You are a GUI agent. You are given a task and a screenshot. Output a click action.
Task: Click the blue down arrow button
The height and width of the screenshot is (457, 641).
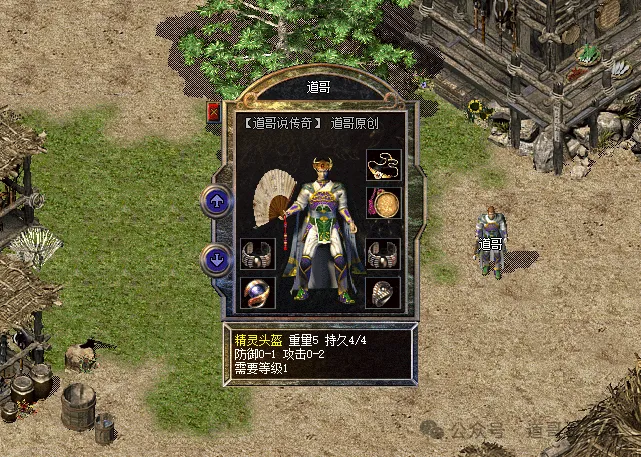217,260
